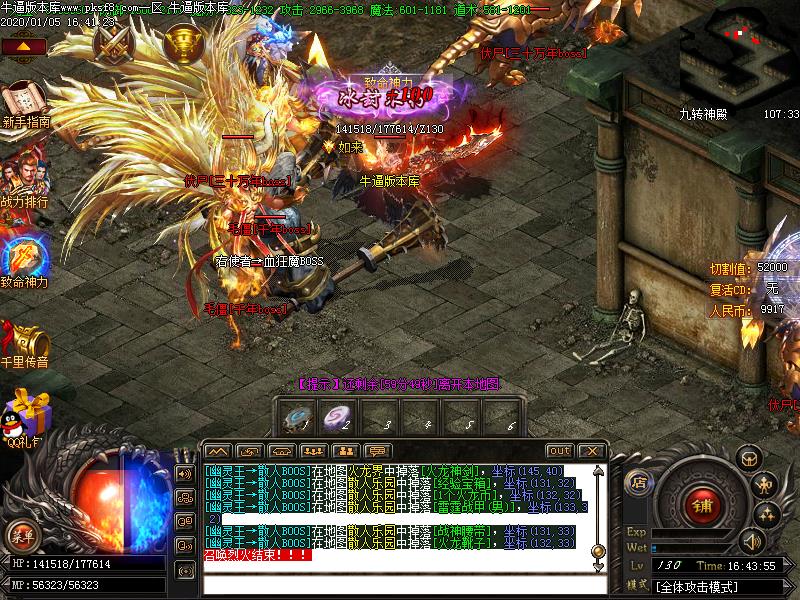Open the 新手指南 beginner guide scroll
Screen dimensions: 800x600
tap(23, 101)
